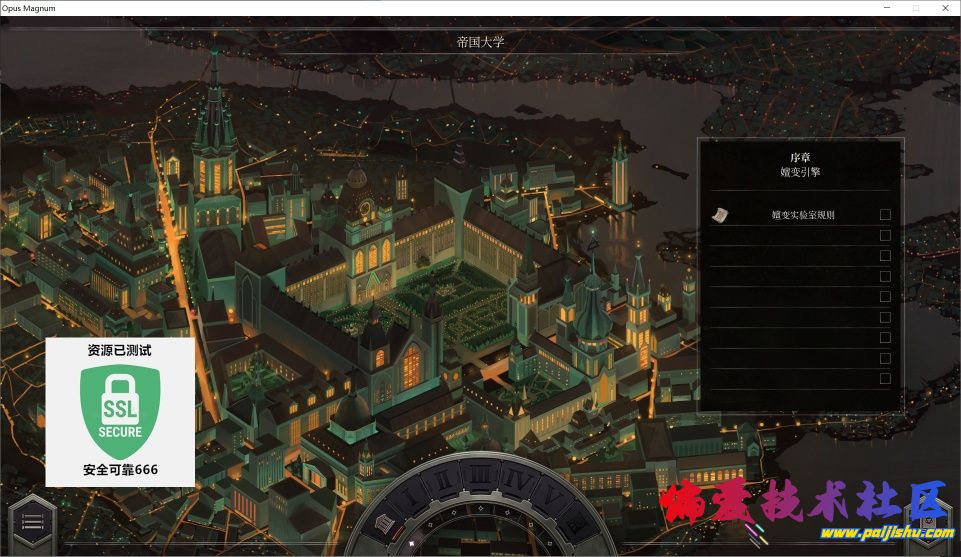Screen dimensions: 961x557
Task: Minimize the Opus Magnum window
Action: pyautogui.click(x=886, y=7)
